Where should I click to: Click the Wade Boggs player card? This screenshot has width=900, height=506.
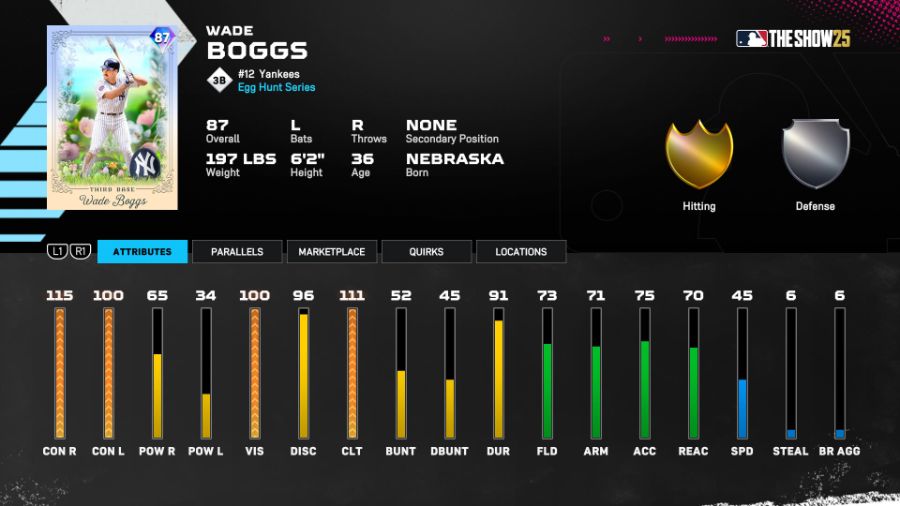[x=111, y=117]
